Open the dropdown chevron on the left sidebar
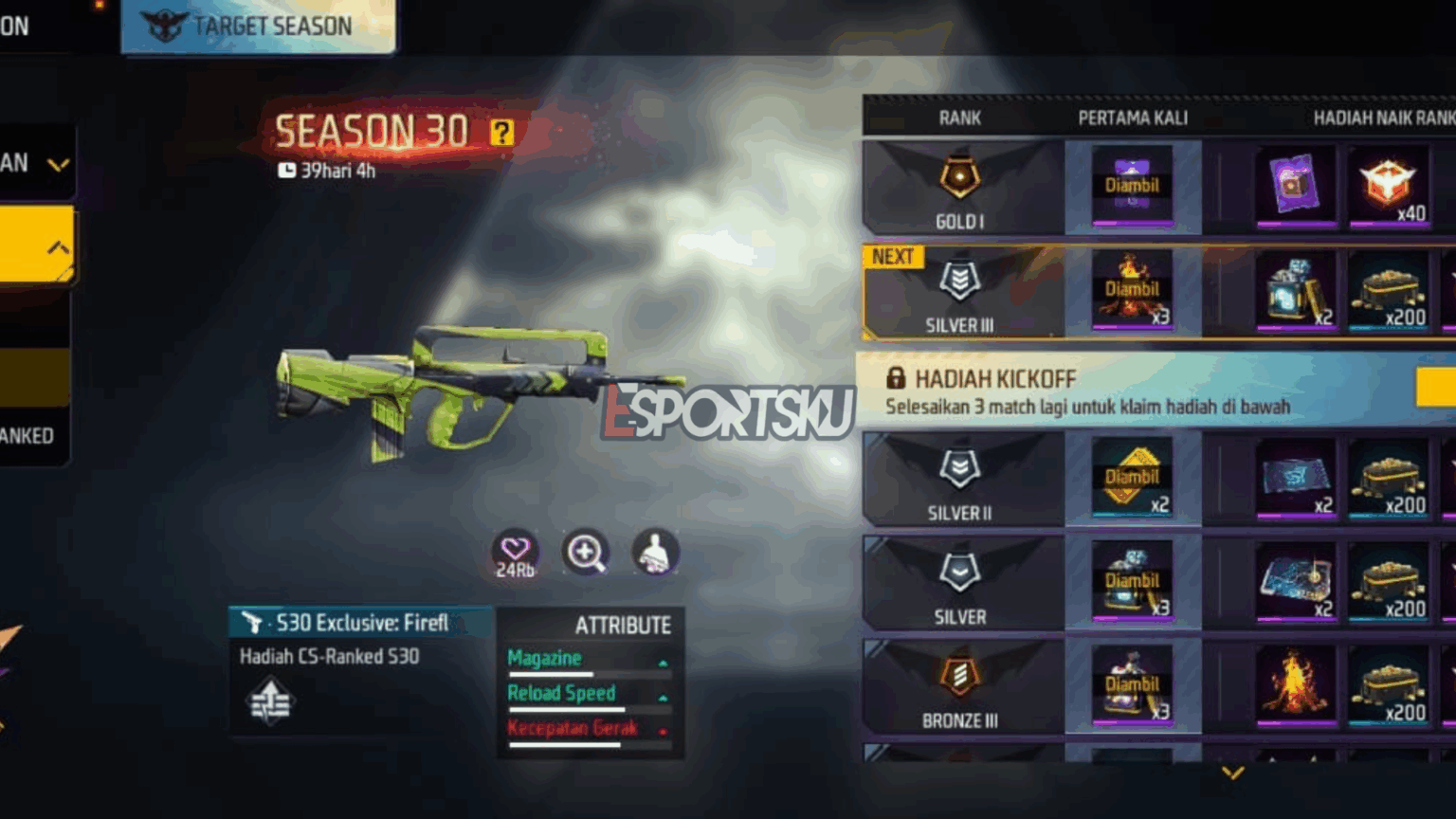Screen dimensions: 1456x819 coord(61,163)
